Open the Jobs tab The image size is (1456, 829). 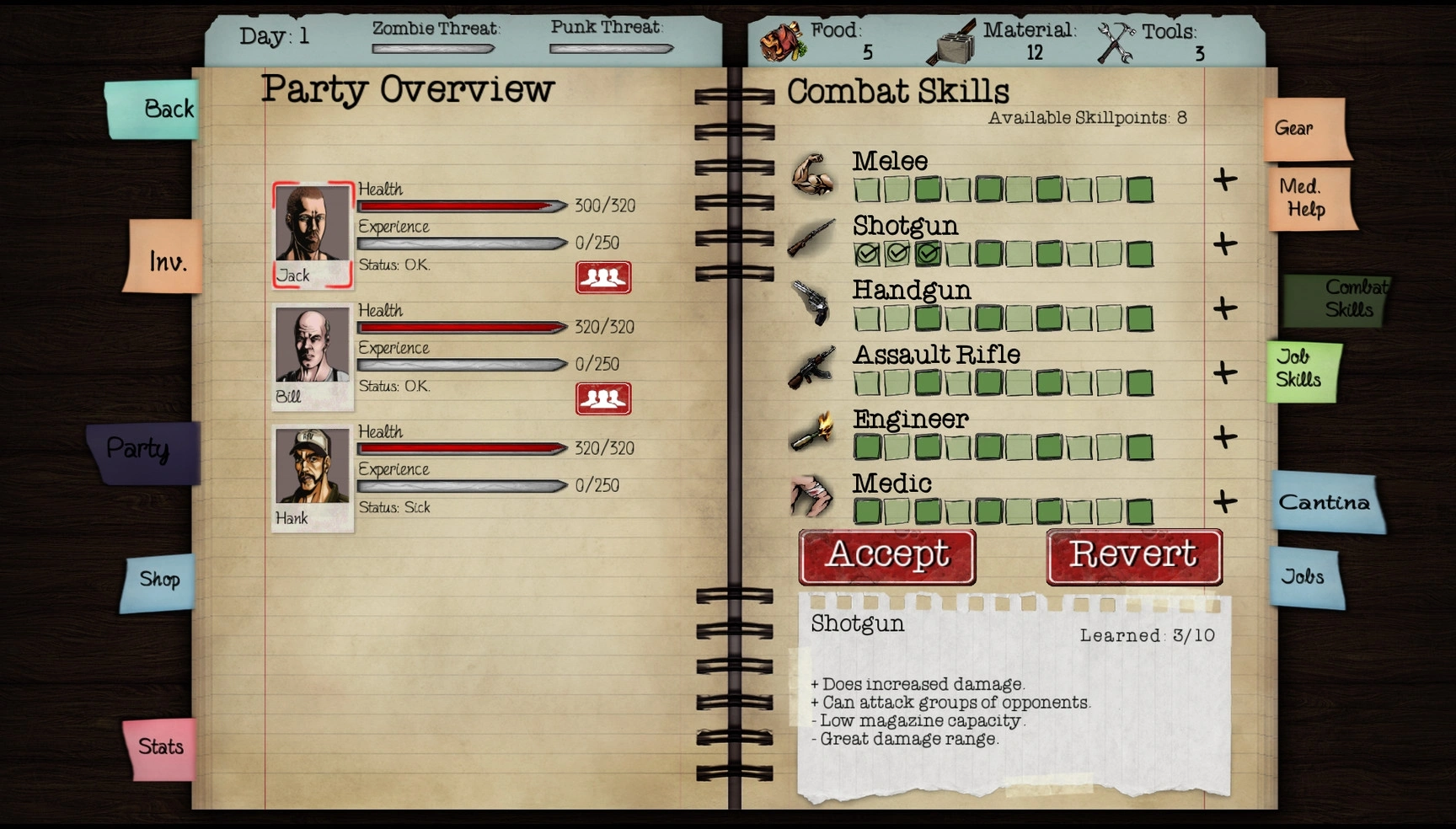[x=1304, y=577]
